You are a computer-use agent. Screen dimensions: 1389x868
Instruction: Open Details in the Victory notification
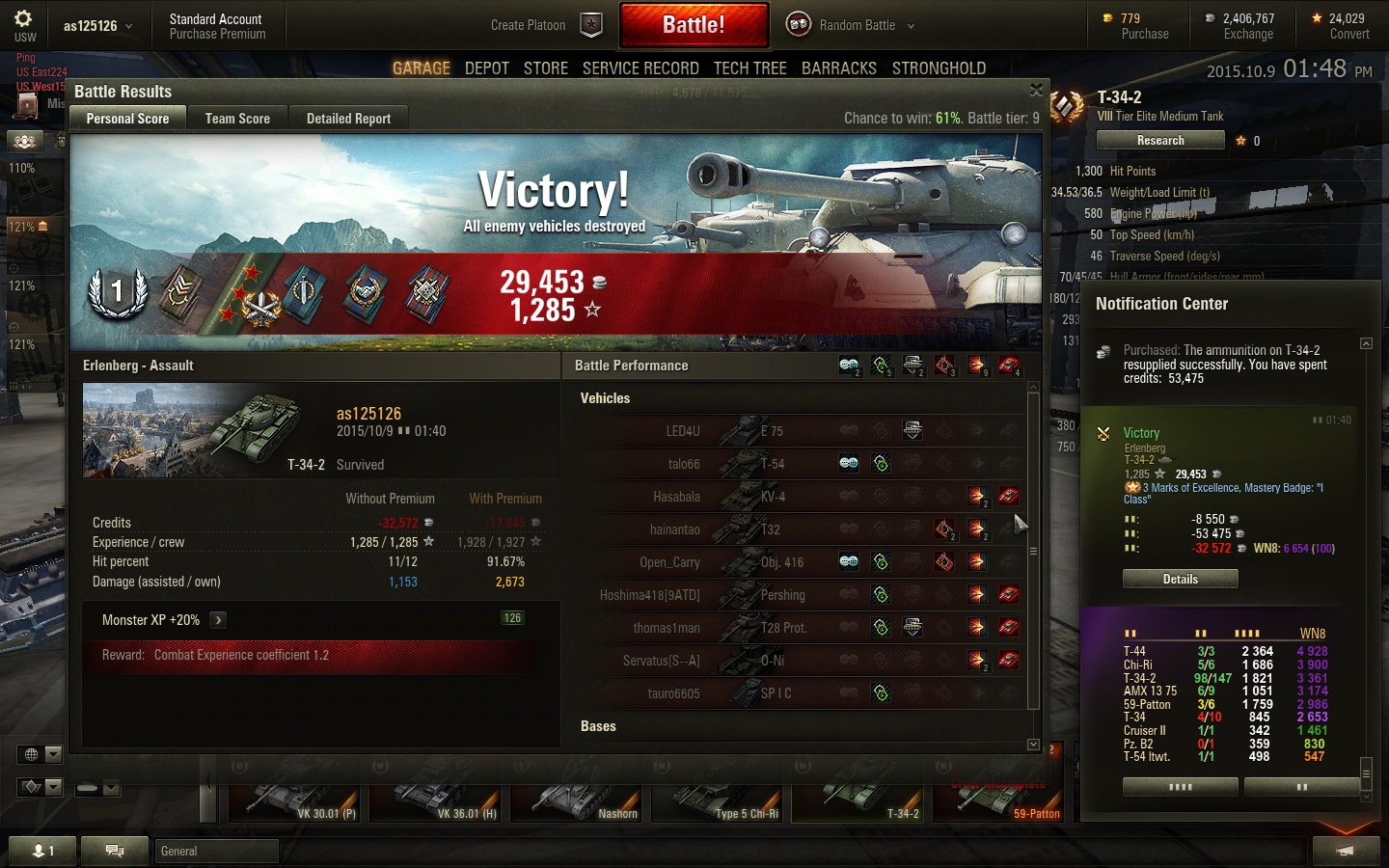click(1180, 579)
